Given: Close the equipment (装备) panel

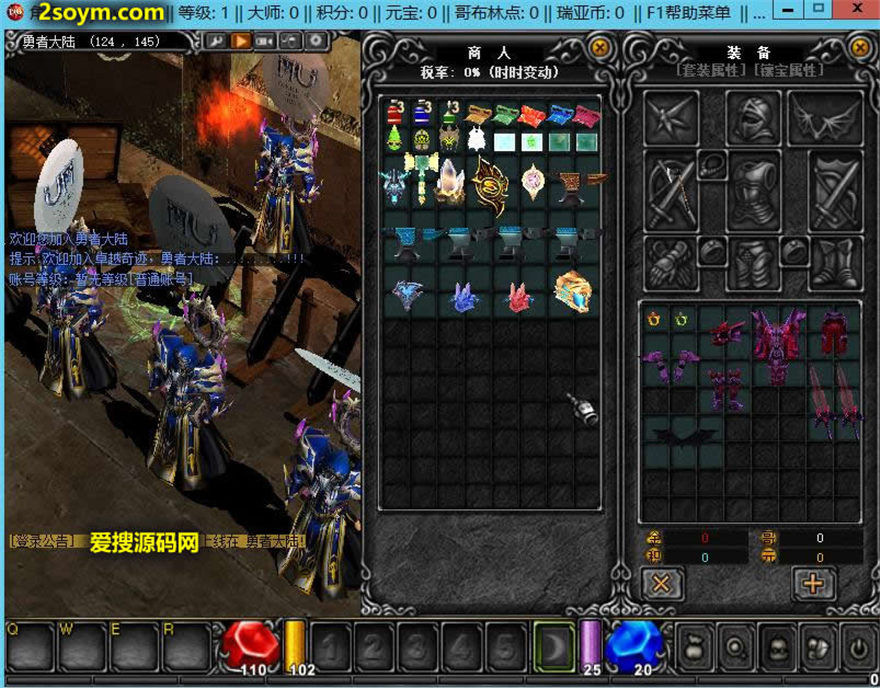Looking at the screenshot, I should [x=859, y=47].
